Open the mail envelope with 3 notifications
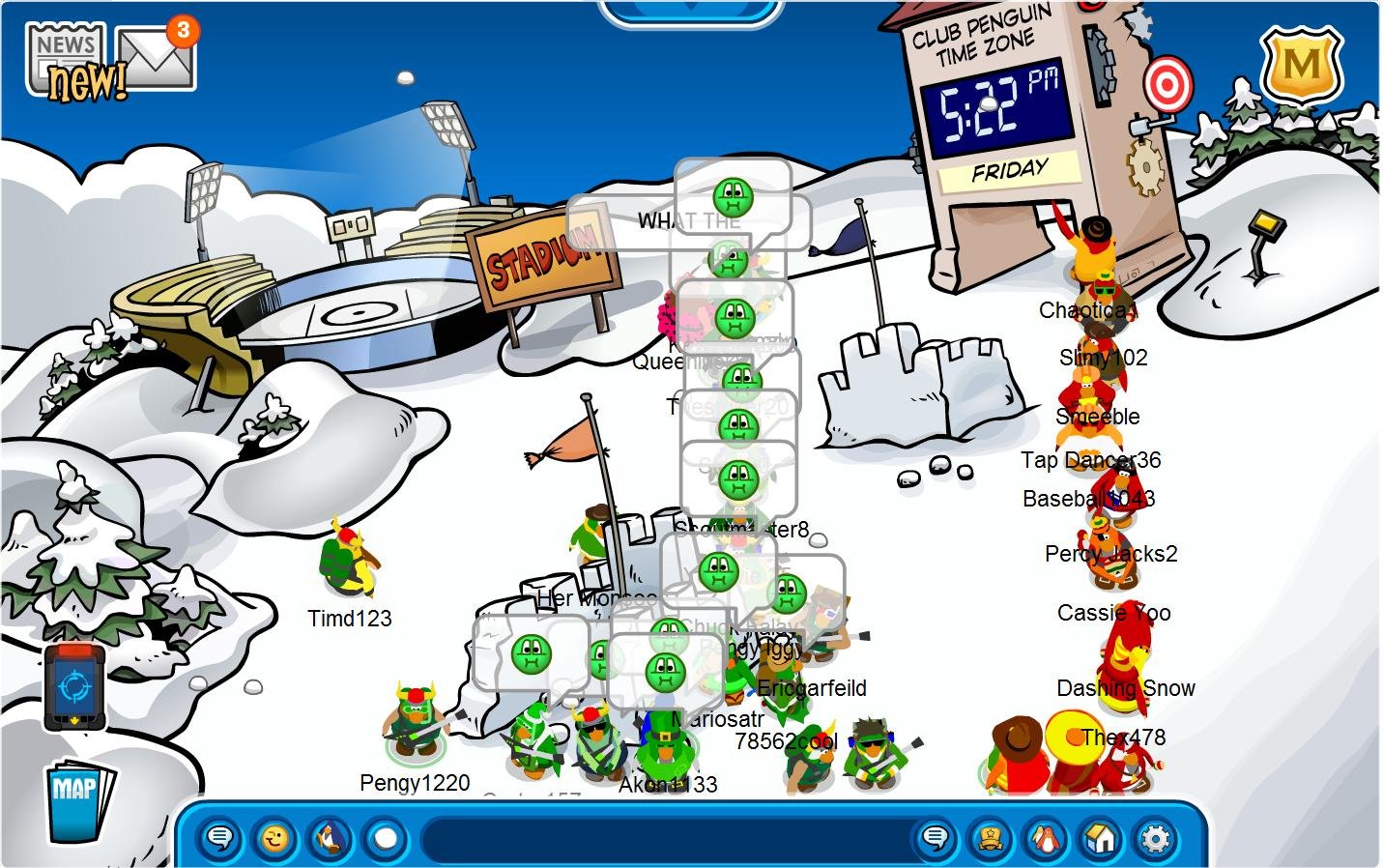Screen dimensions: 1383x868 pos(156,56)
